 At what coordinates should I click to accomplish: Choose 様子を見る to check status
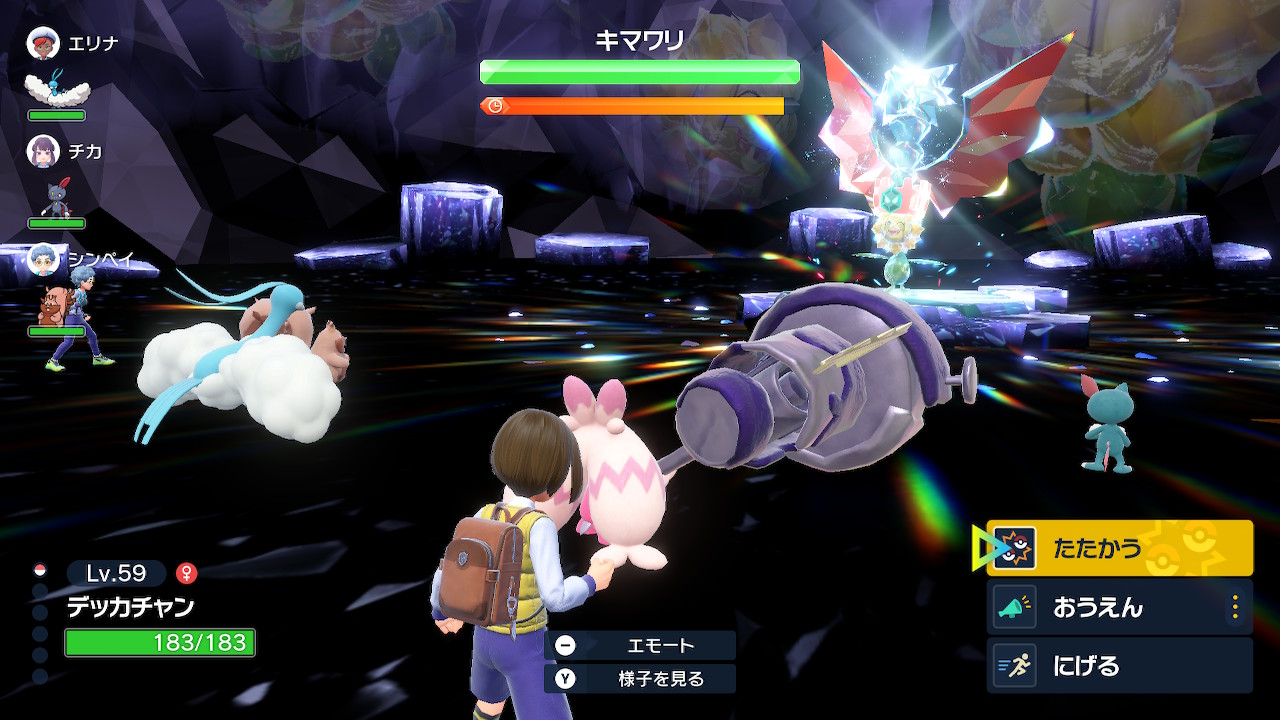[x=640, y=679]
